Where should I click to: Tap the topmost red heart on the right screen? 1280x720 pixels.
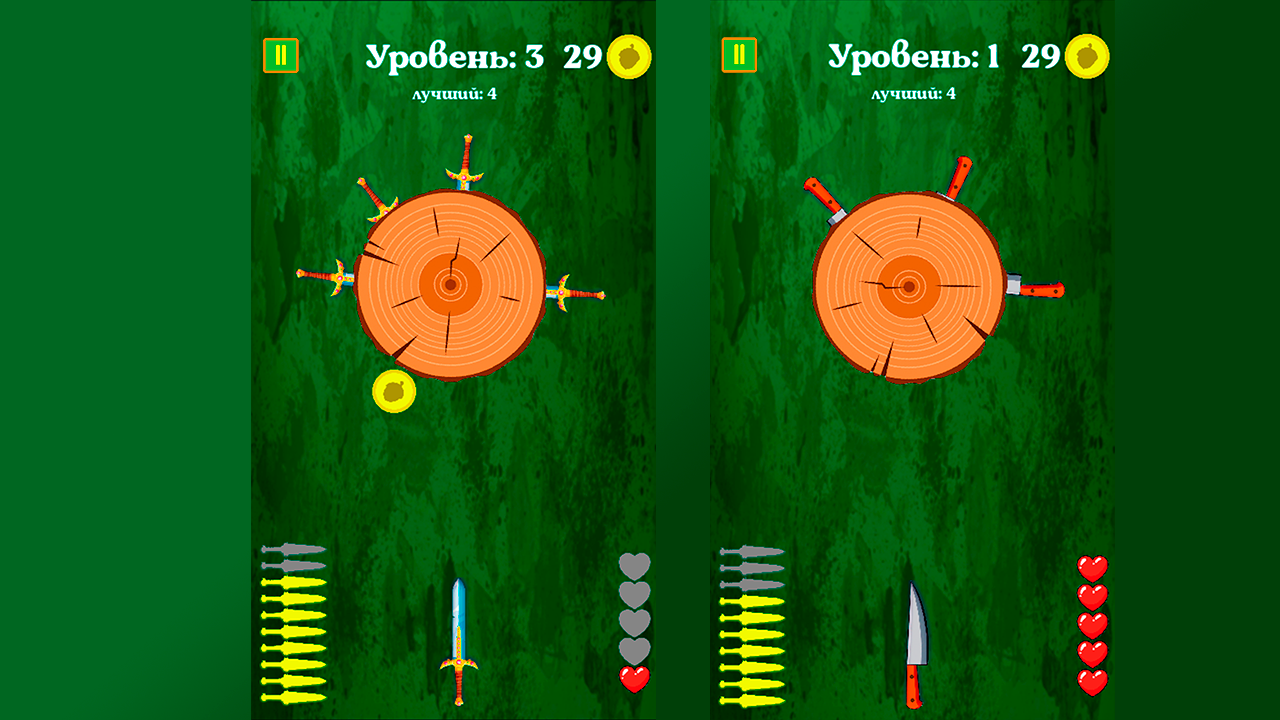(1093, 568)
